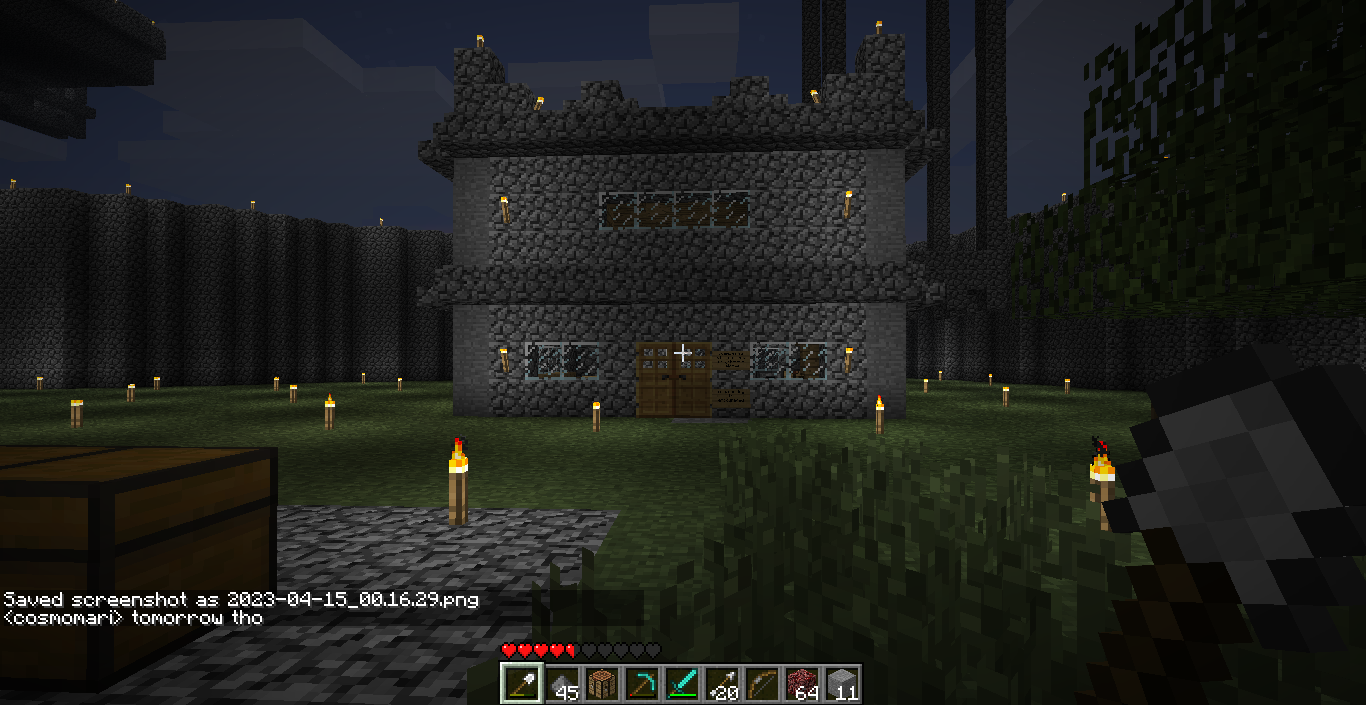The width and height of the screenshot is (1366, 705).
Task: Equip the diamond sword from the hotbar
Action: click(681, 684)
